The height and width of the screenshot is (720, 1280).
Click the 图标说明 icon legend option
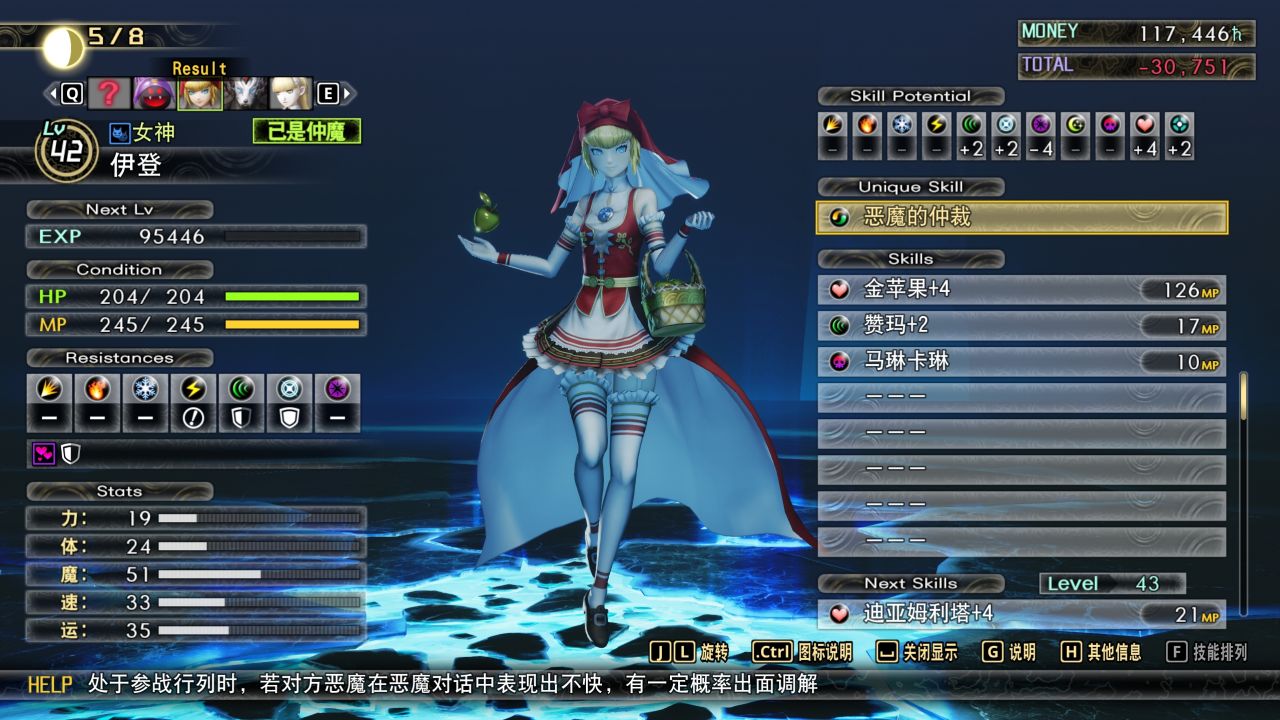click(x=802, y=652)
